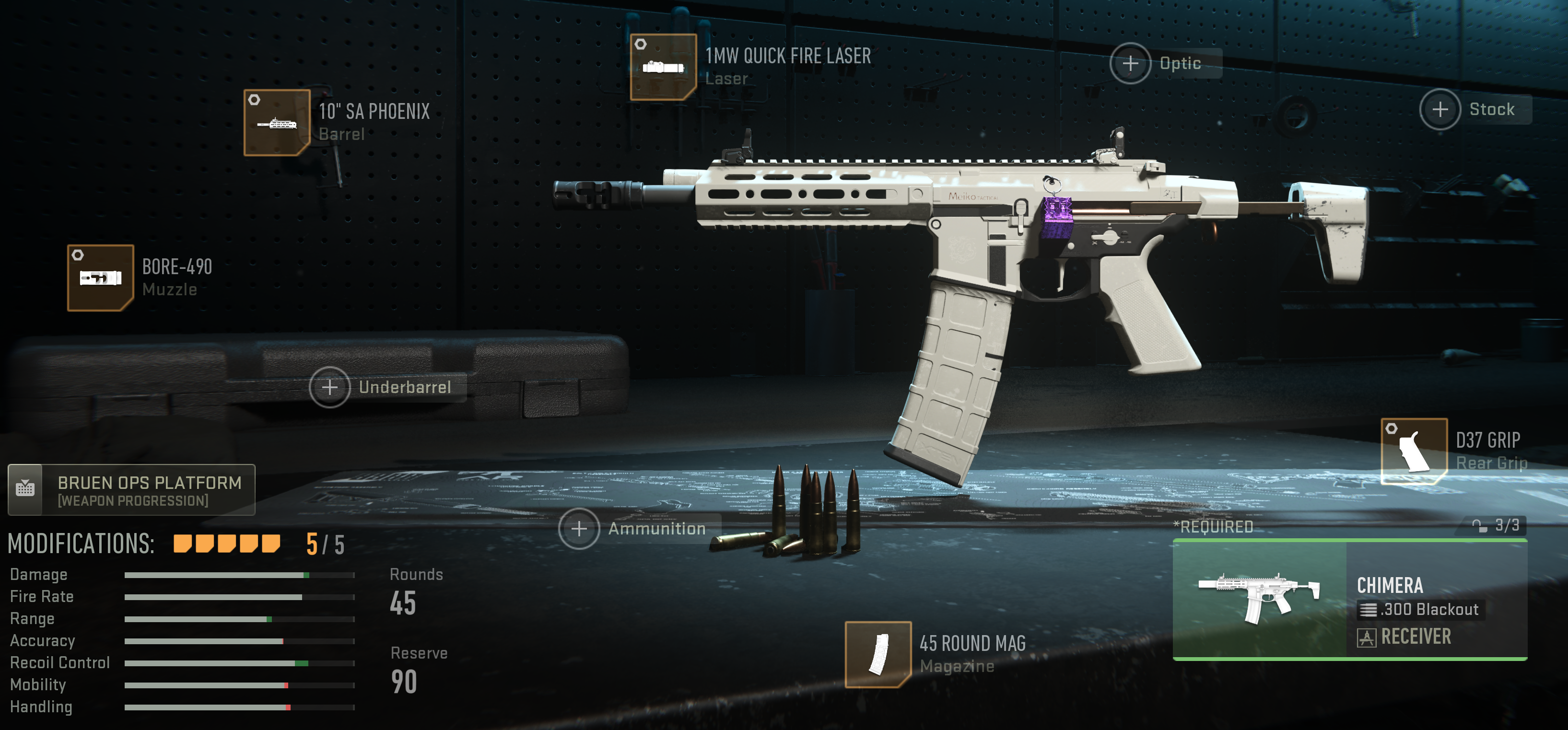Expand the Ammunition slot plus button
This screenshot has height=730, width=1568.
point(579,529)
